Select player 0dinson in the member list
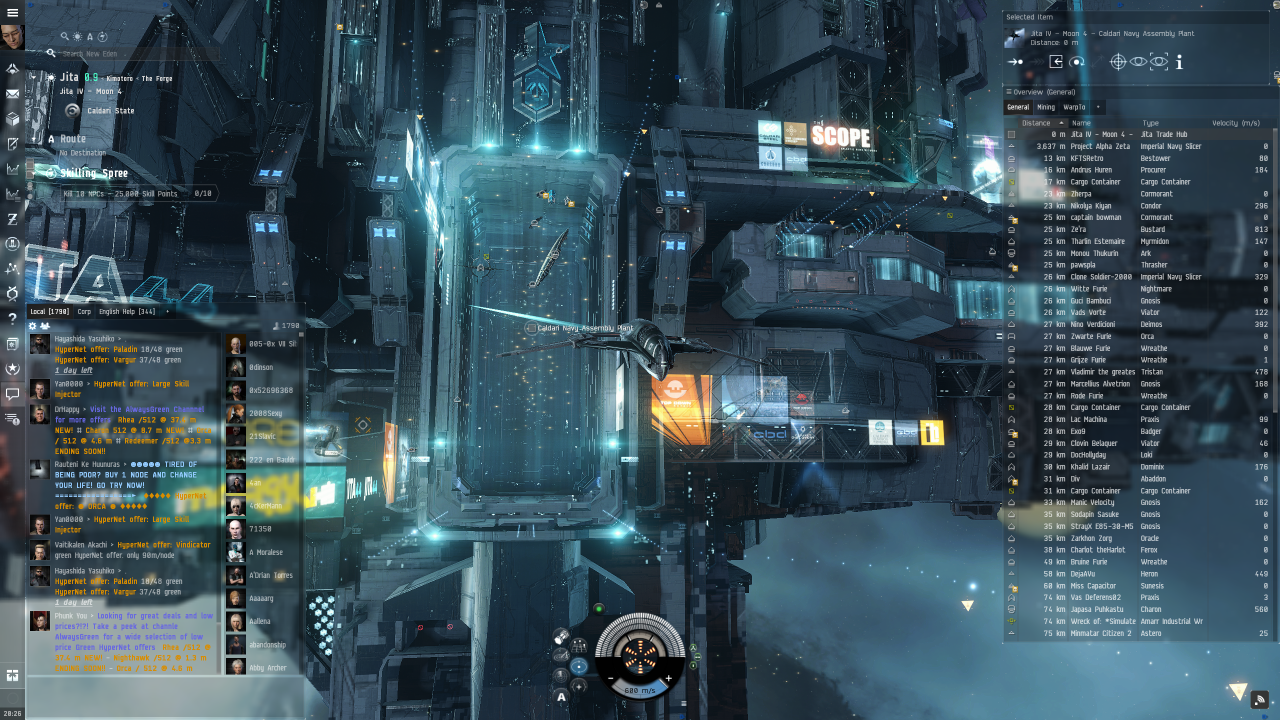 pyautogui.click(x=262, y=367)
